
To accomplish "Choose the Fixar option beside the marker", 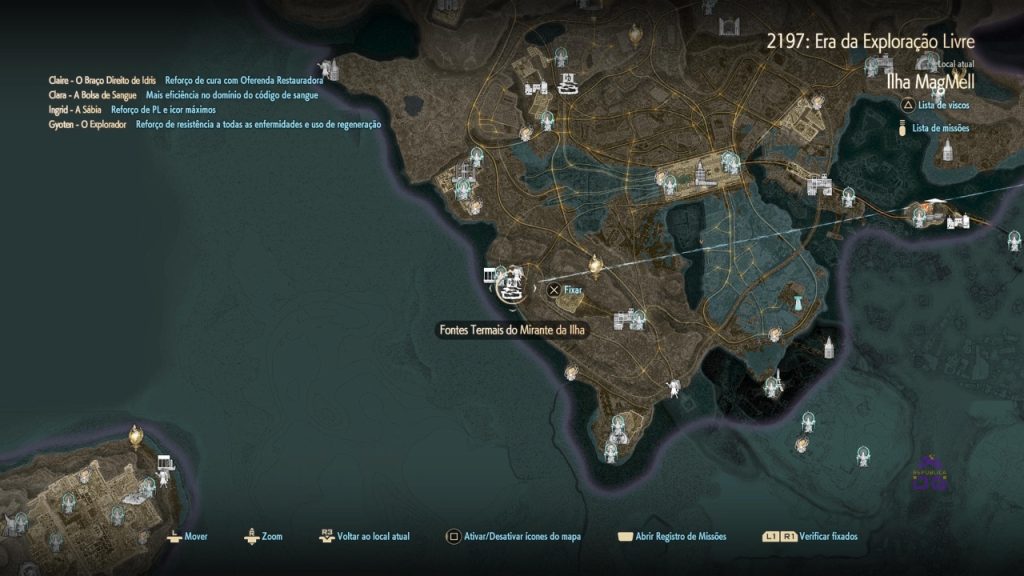I will 564,290.
